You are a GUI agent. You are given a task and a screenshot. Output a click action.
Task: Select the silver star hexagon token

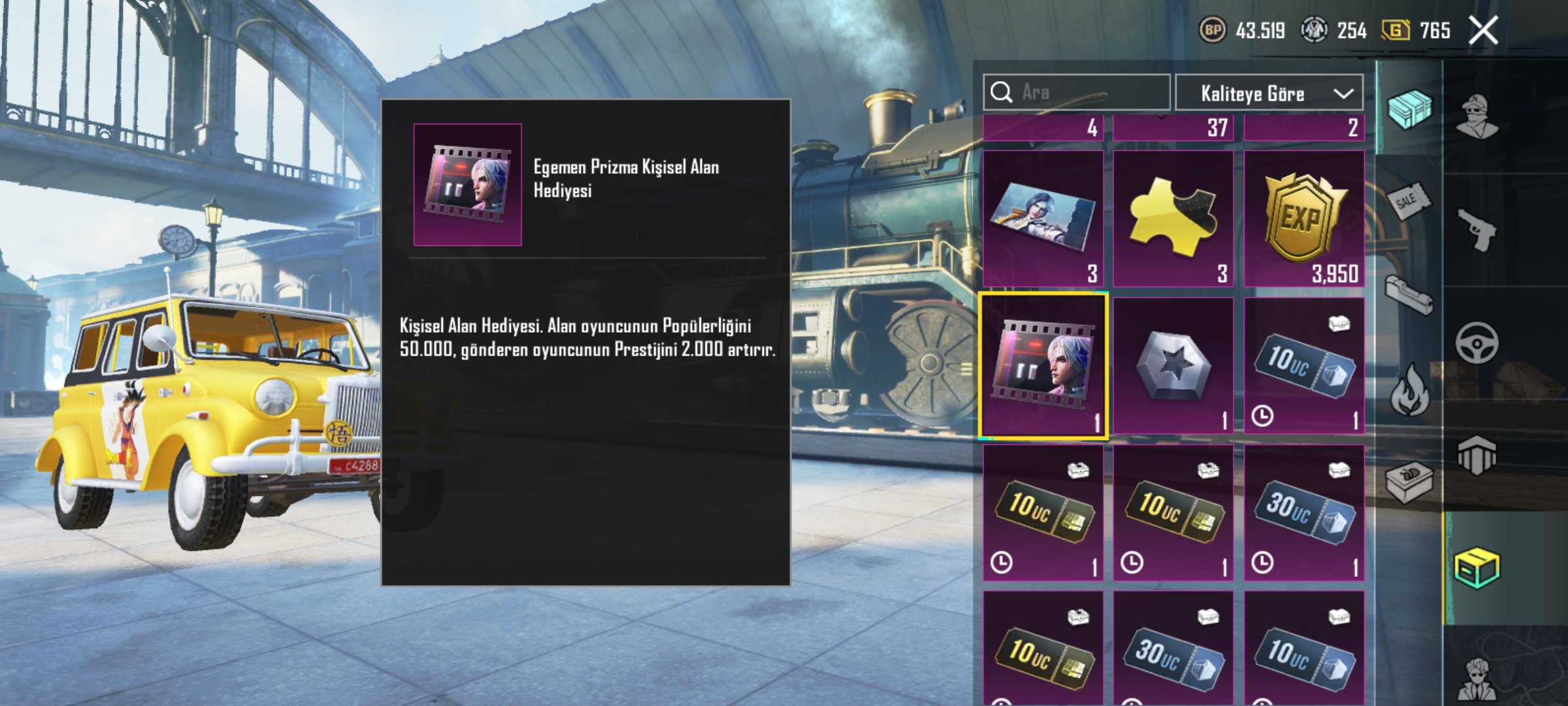tap(1173, 365)
